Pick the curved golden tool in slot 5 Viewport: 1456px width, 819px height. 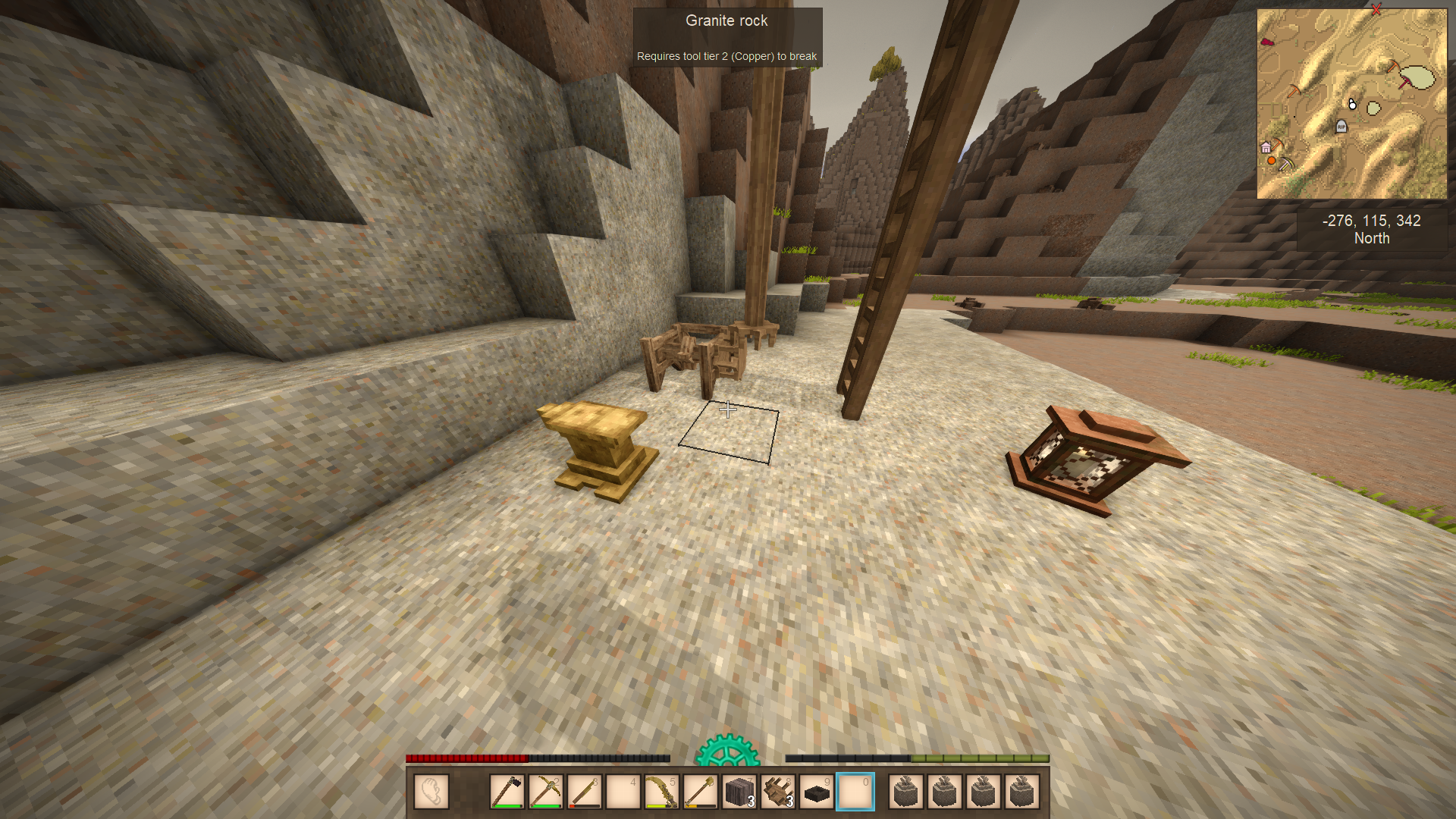pos(662,792)
